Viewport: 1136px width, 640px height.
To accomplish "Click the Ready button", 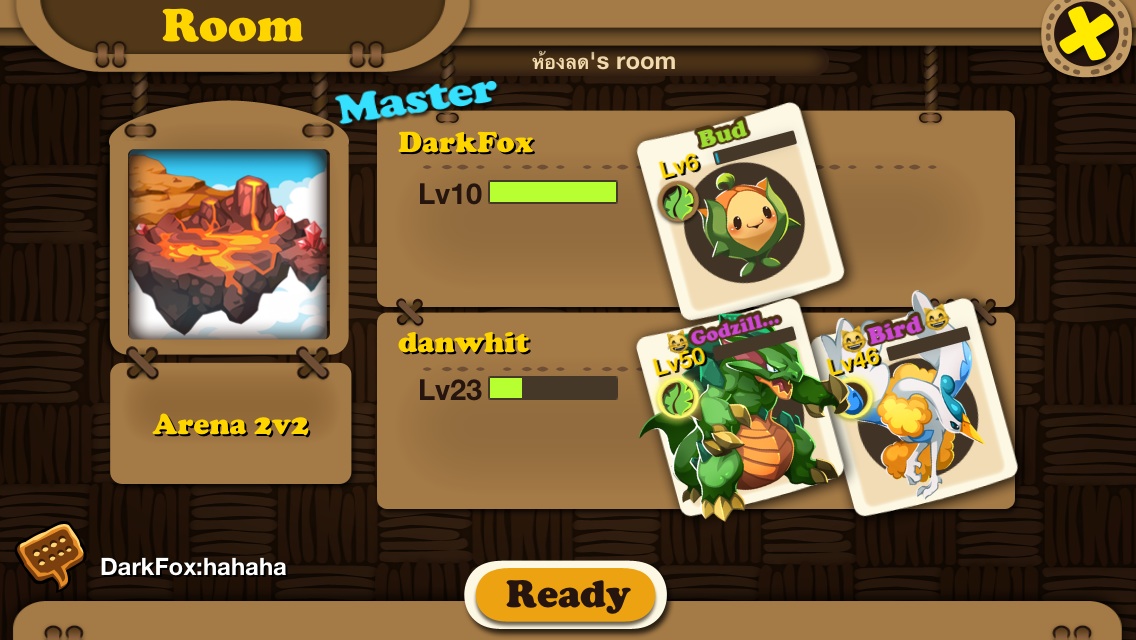I will pos(566,596).
